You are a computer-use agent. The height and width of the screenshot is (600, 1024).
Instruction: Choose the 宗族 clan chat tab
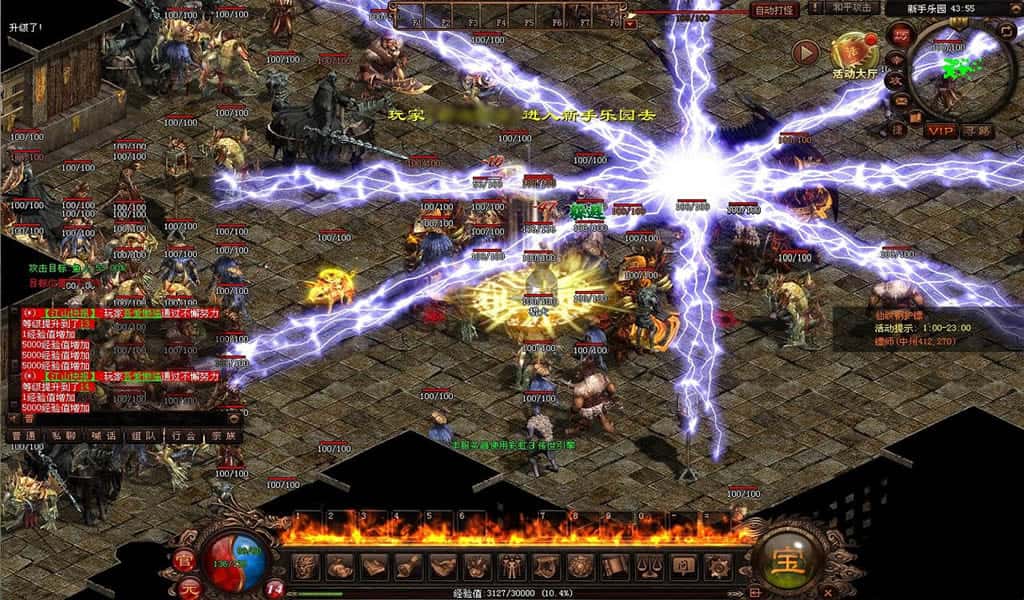[x=223, y=436]
